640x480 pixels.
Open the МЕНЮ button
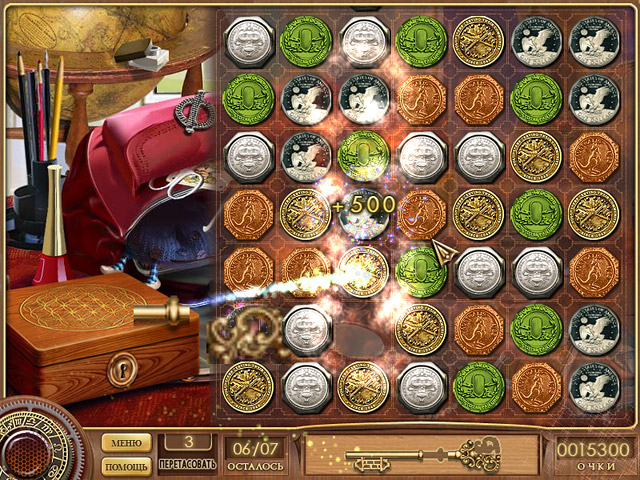coord(125,443)
